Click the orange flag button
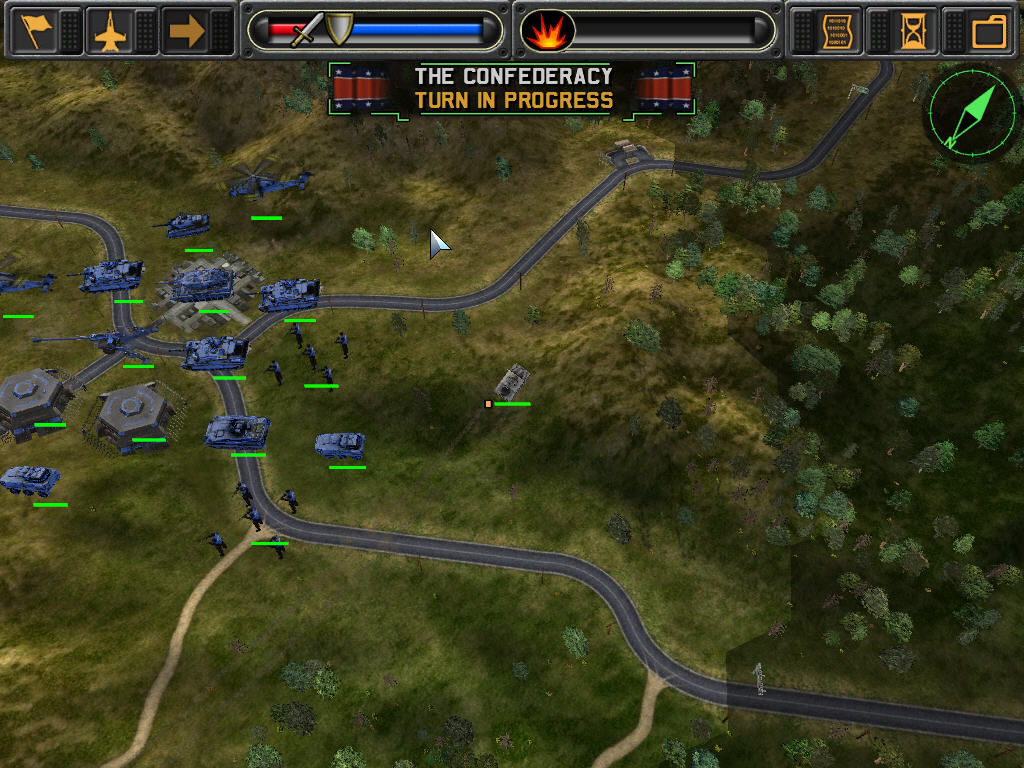Screen dimensions: 1024x768 (36, 31)
